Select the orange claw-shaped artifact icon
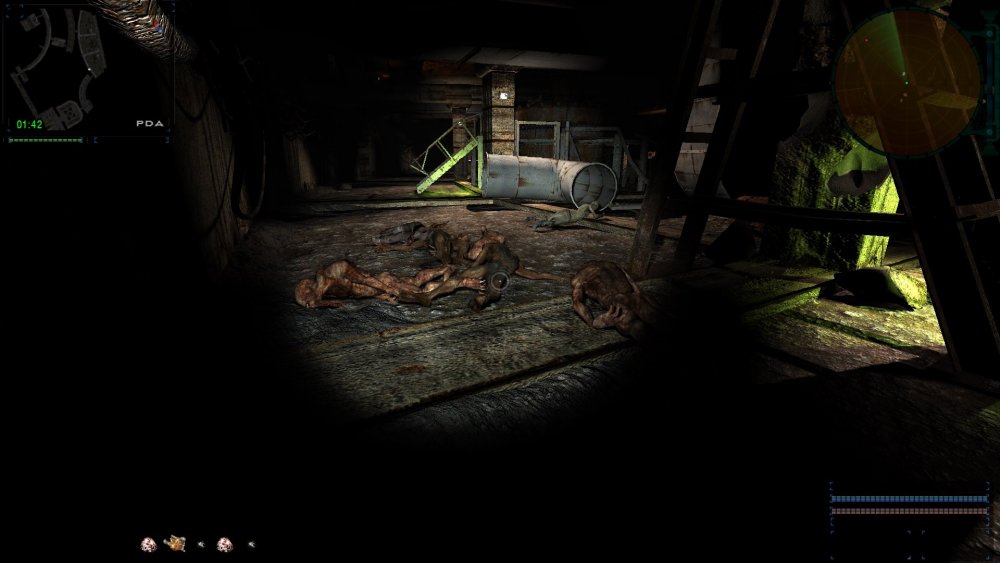 pos(175,543)
